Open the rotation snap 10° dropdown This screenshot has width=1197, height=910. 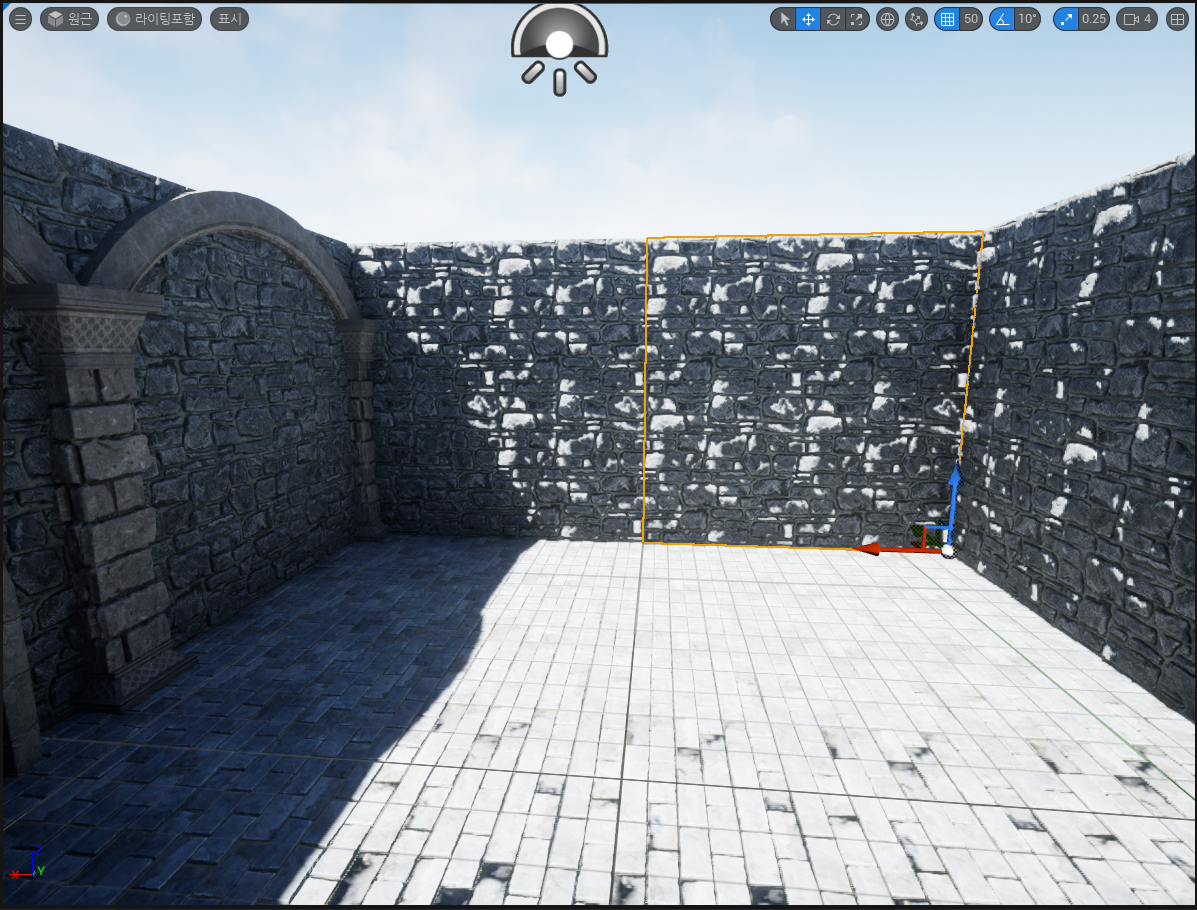1027,19
